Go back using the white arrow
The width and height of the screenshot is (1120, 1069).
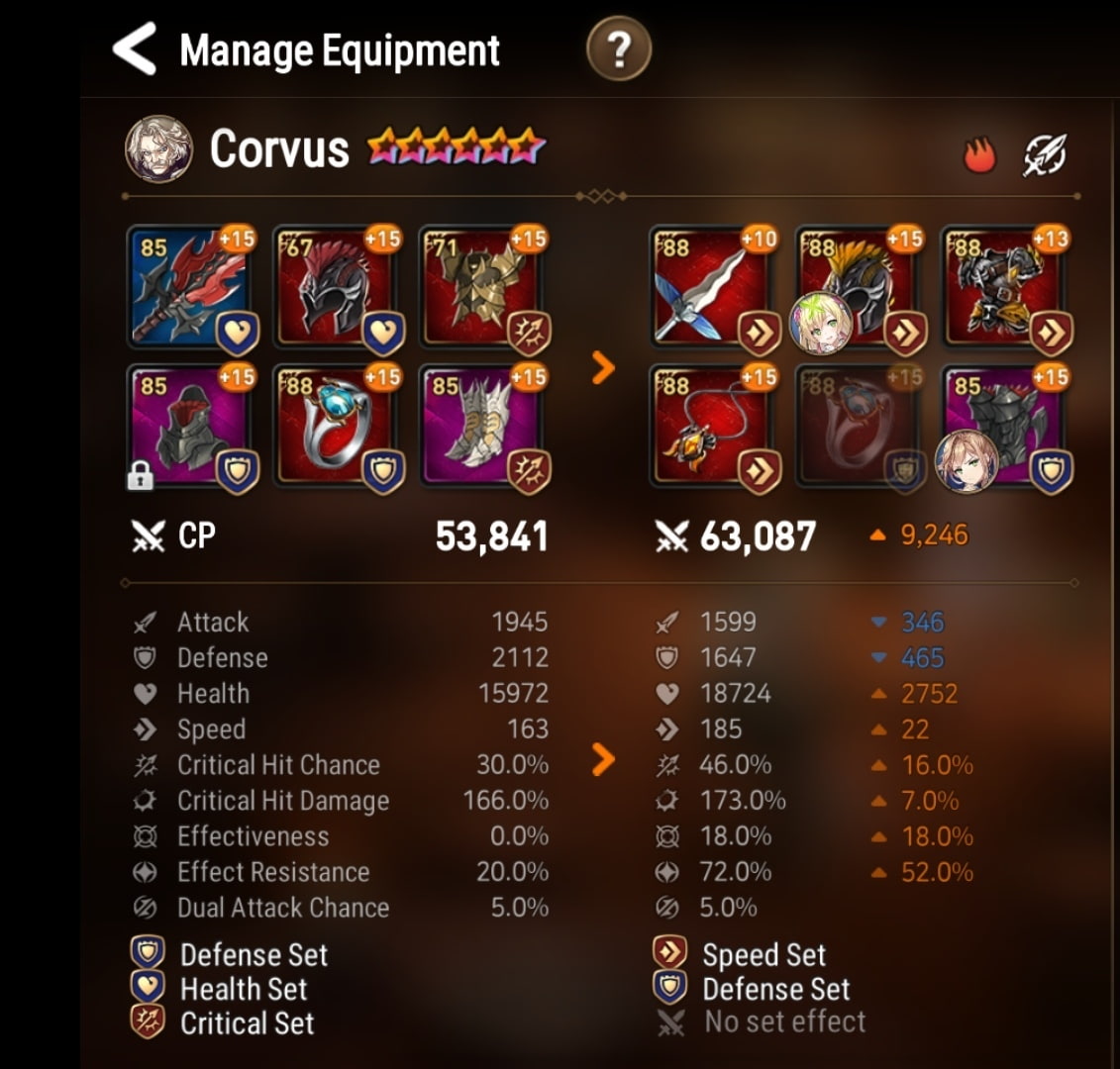tap(136, 49)
